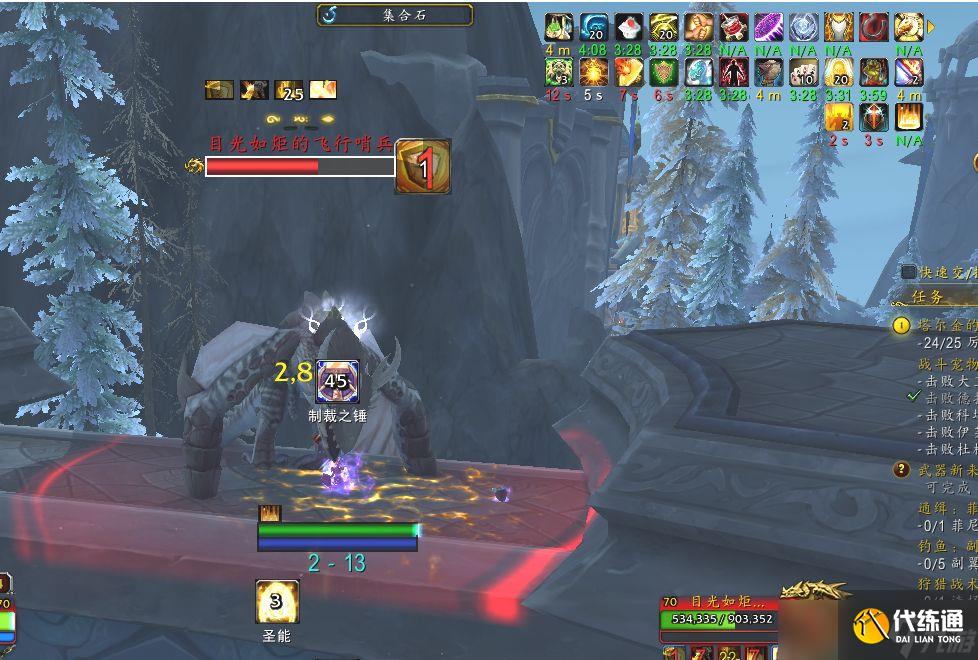978x660 pixels.
Task: Click the 制裁之锤 ability icon
Action: [x=337, y=381]
